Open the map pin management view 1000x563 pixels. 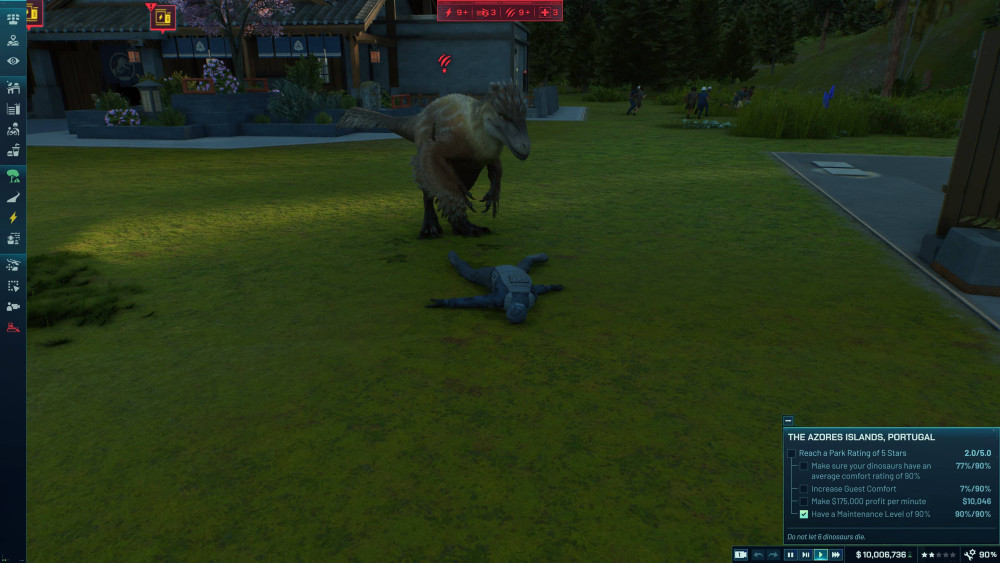(x=13, y=41)
